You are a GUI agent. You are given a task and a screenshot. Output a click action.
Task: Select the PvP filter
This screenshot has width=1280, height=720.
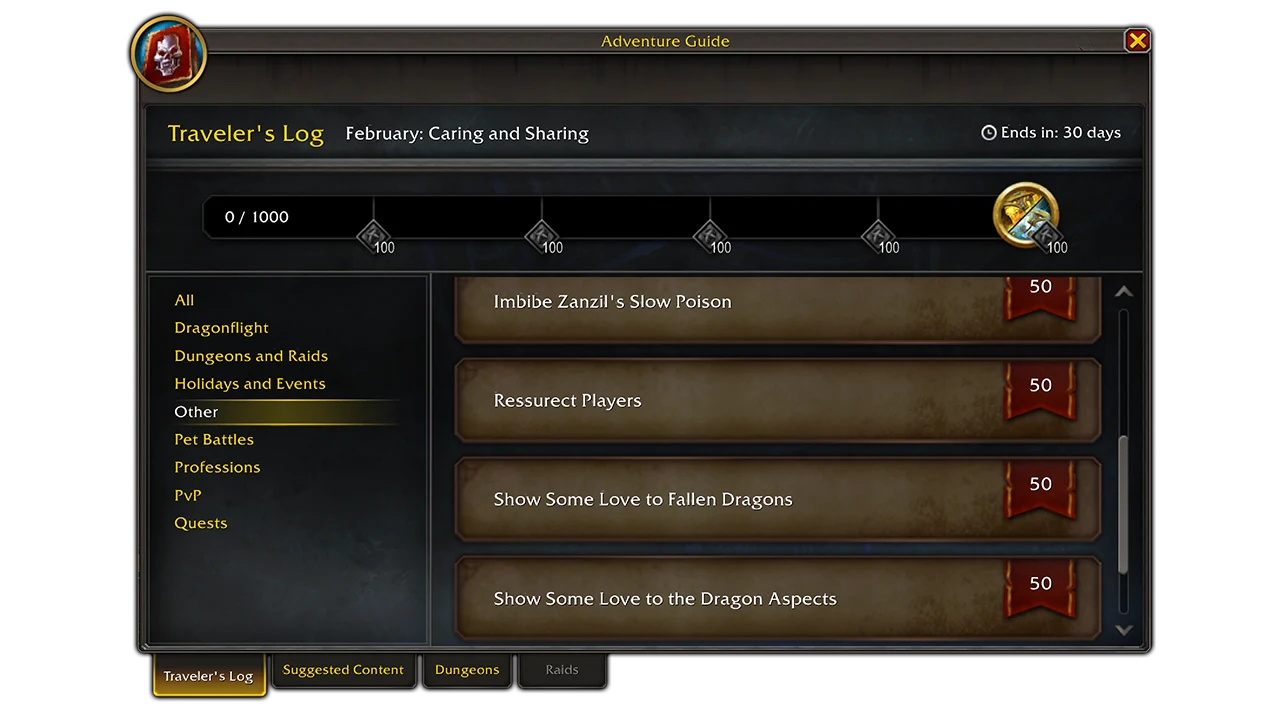coord(189,495)
